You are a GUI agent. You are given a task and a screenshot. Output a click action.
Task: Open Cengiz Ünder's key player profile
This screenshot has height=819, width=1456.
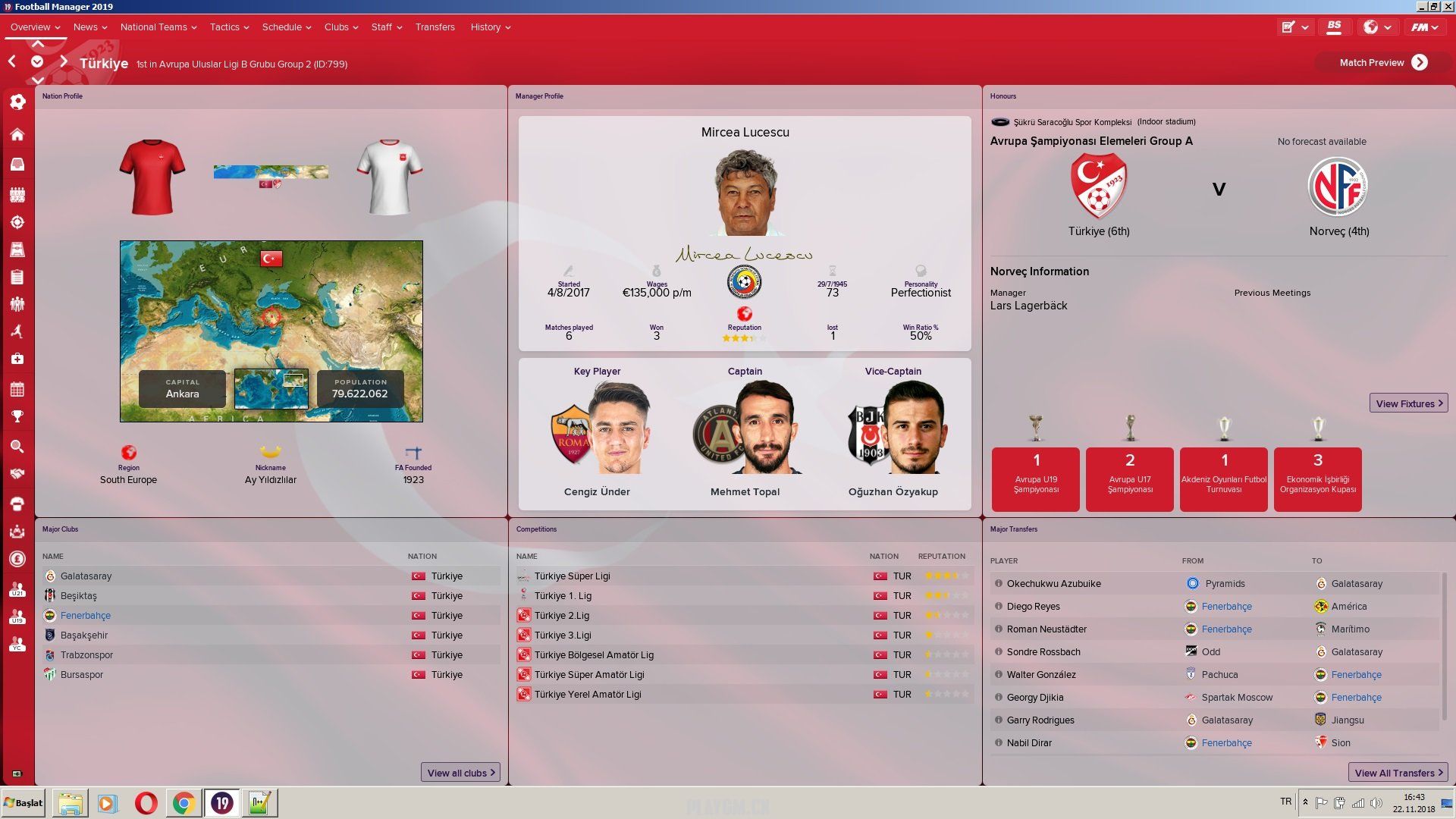597,491
